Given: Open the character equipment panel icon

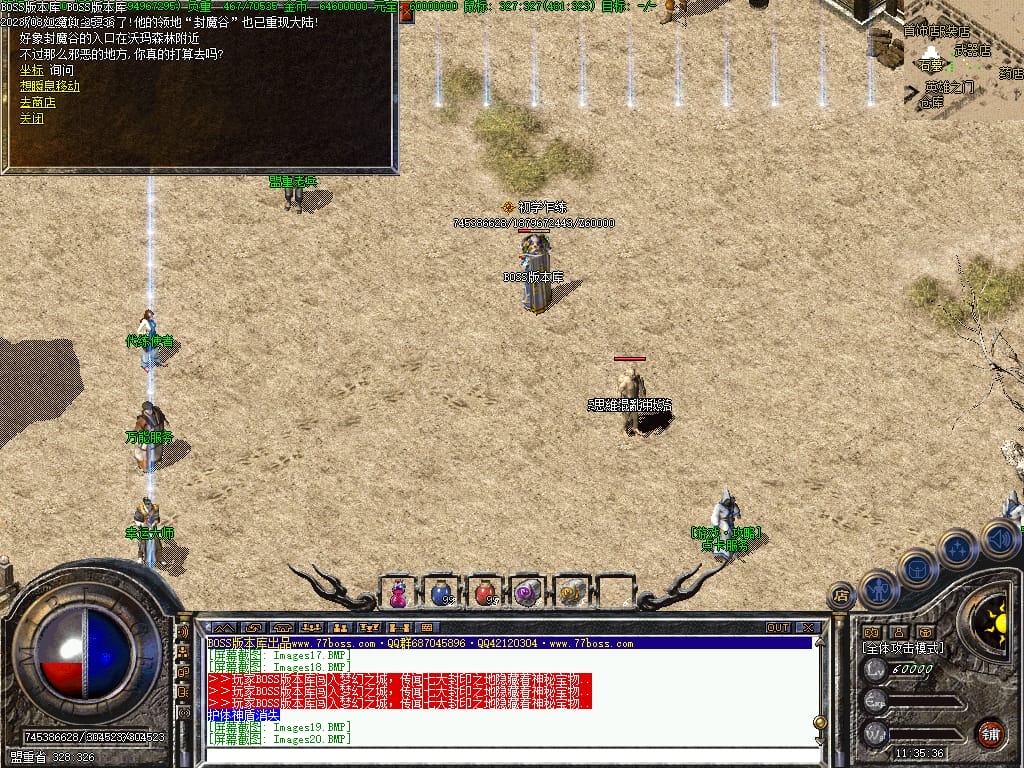Looking at the screenshot, I should [x=878, y=588].
